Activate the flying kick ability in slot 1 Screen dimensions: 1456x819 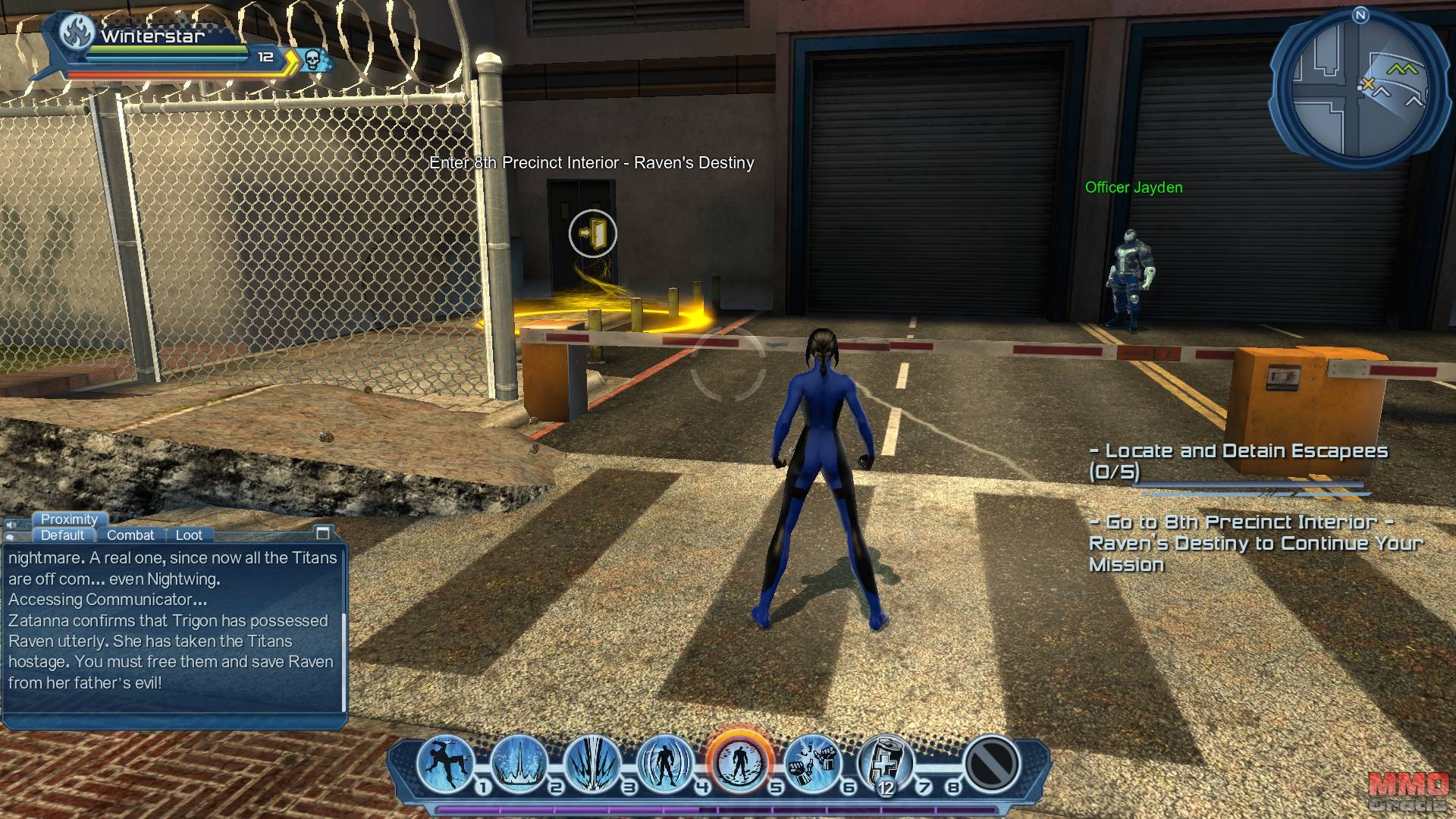click(x=445, y=761)
